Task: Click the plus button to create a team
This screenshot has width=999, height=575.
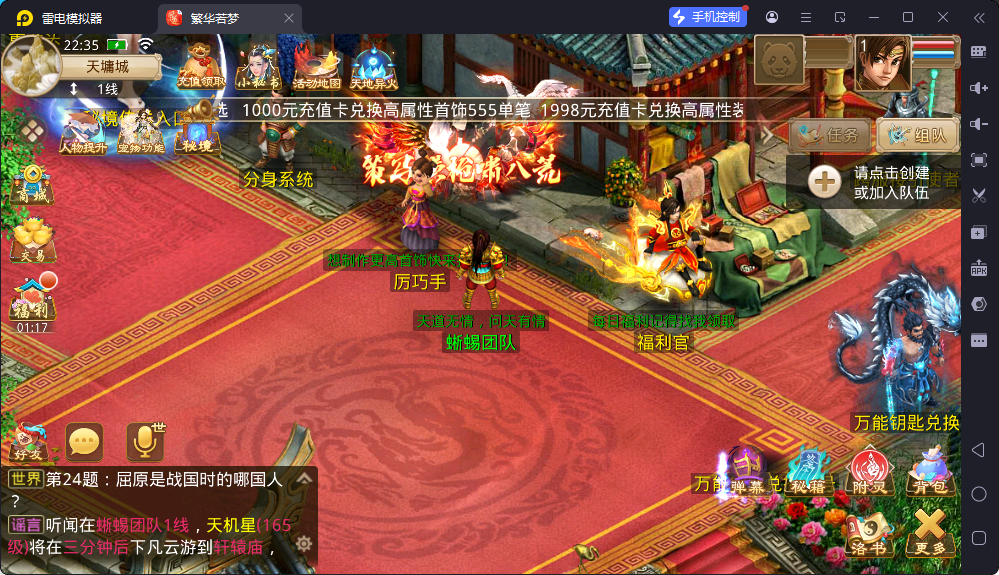Action: [x=824, y=181]
